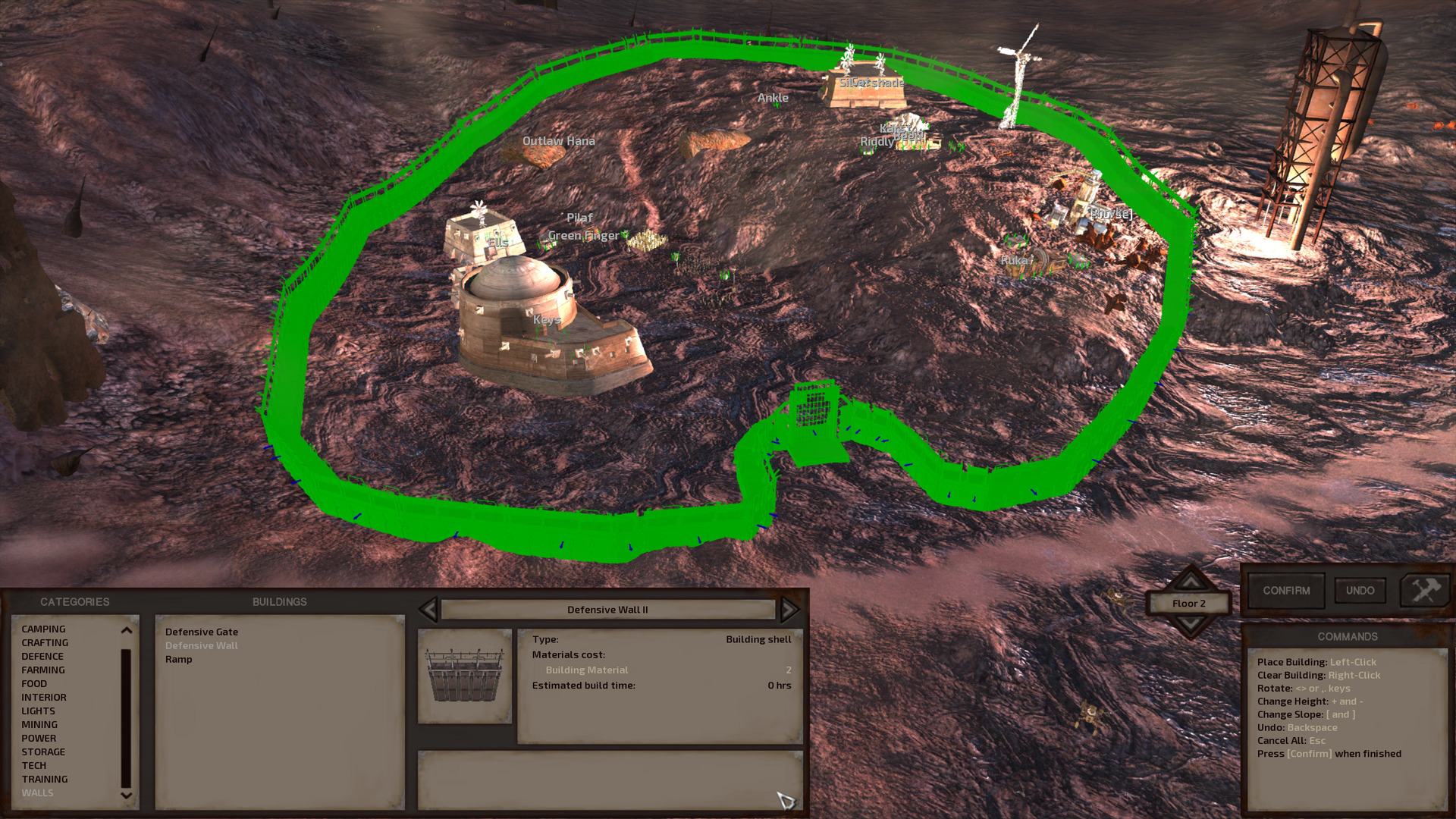
Task: Select Ramp from the buildings list
Action: pyautogui.click(x=179, y=659)
